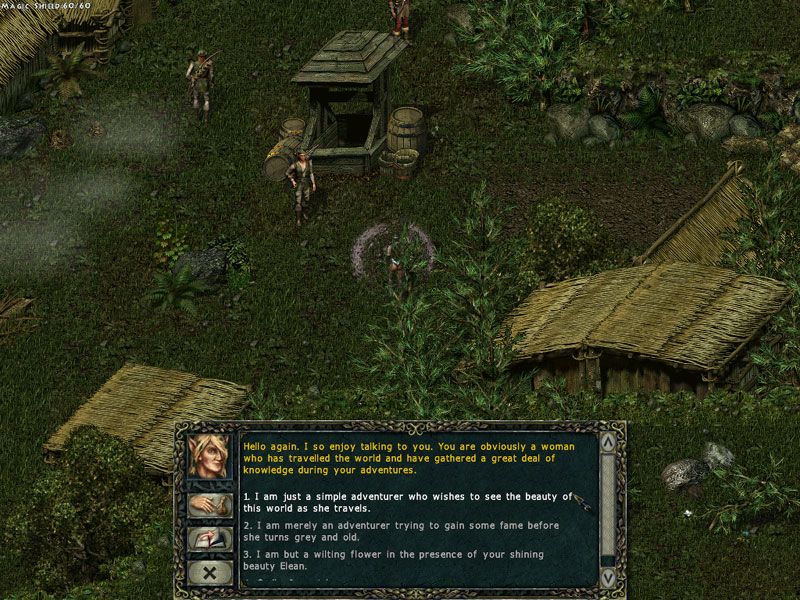The image size is (800, 600).
Task: Click the elf speaker portrait
Action: click(210, 457)
